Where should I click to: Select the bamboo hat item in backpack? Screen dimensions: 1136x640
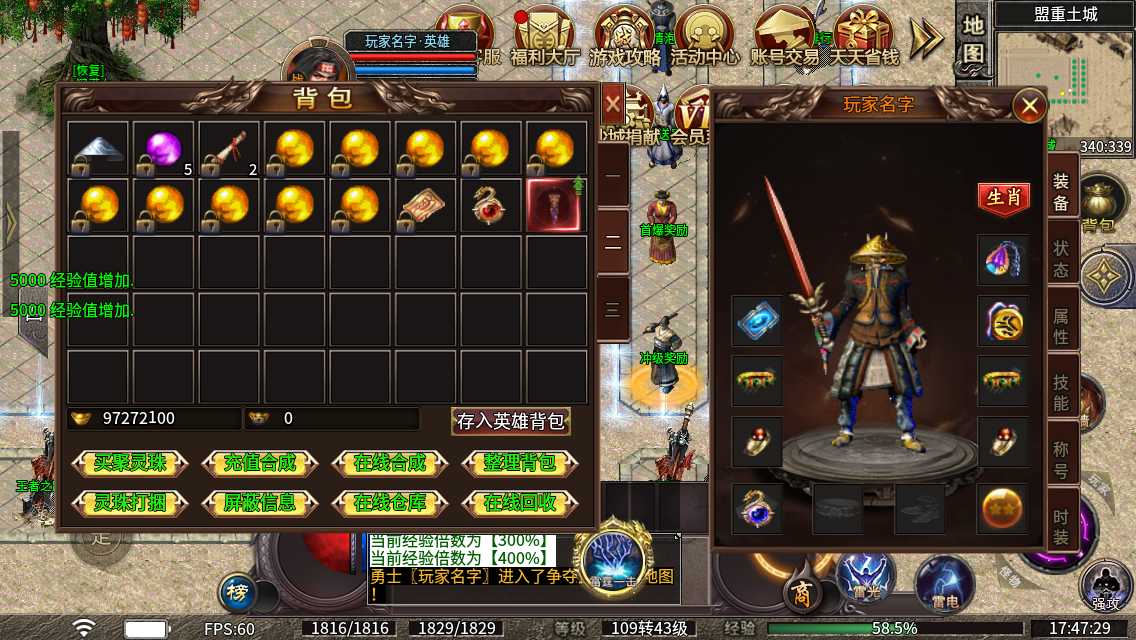click(97, 148)
